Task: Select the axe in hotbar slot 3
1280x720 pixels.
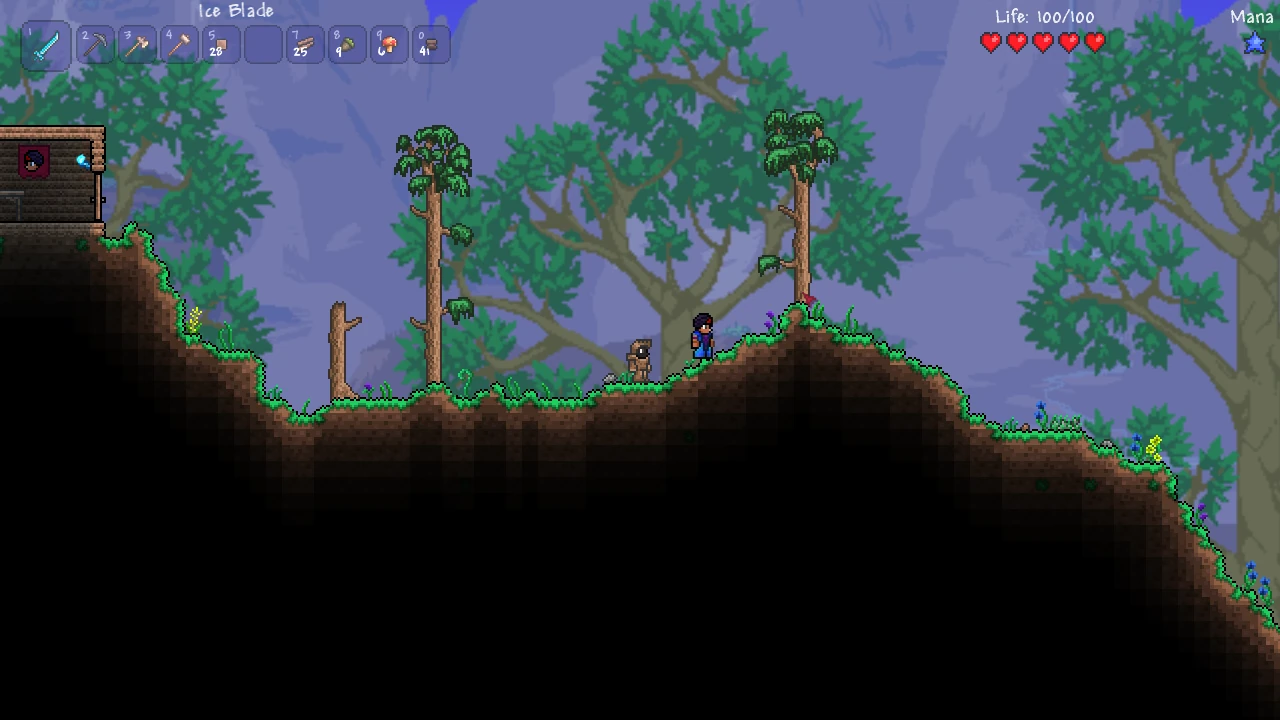Action: coord(137,43)
